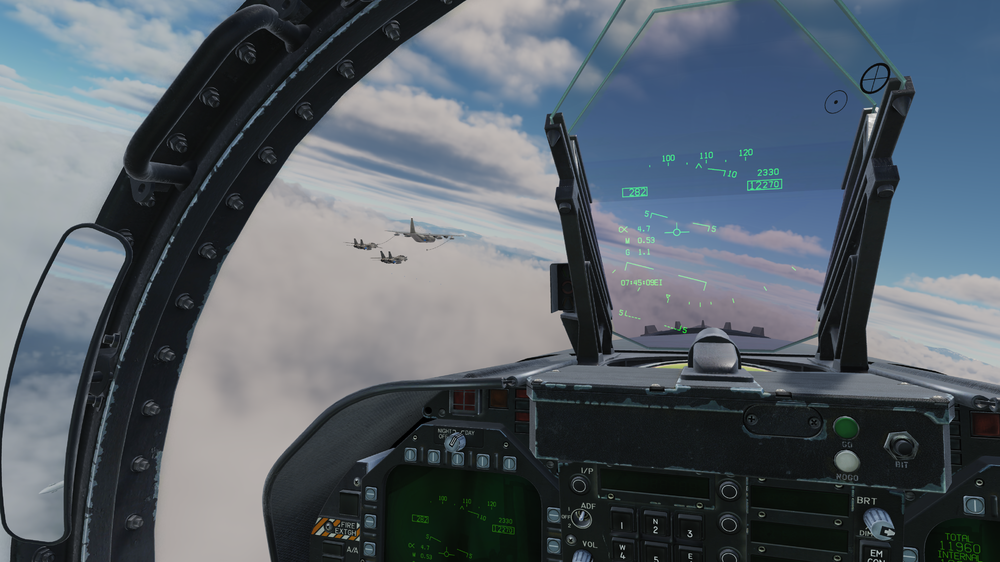The width and height of the screenshot is (1000, 562).
Task: Select the A/A master mode button
Action: point(353,549)
